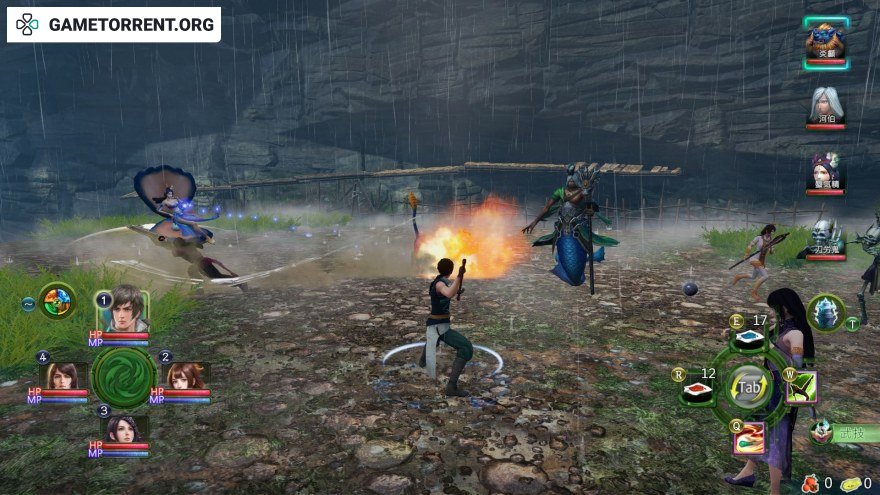Click the central Tab swap button
This screenshot has width=880, height=495.
click(748, 387)
